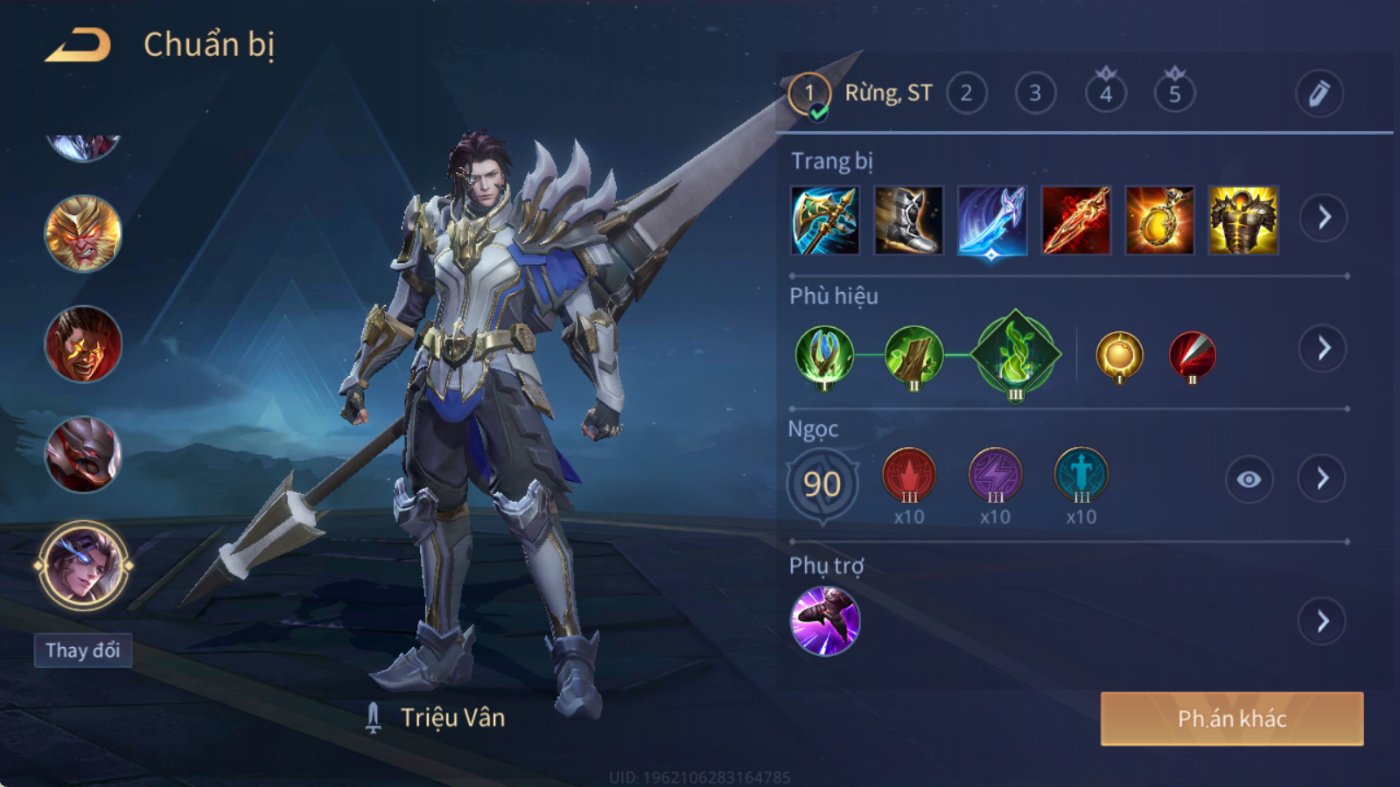
Task: Select the green flame tier III badge
Action: coord(1015,352)
